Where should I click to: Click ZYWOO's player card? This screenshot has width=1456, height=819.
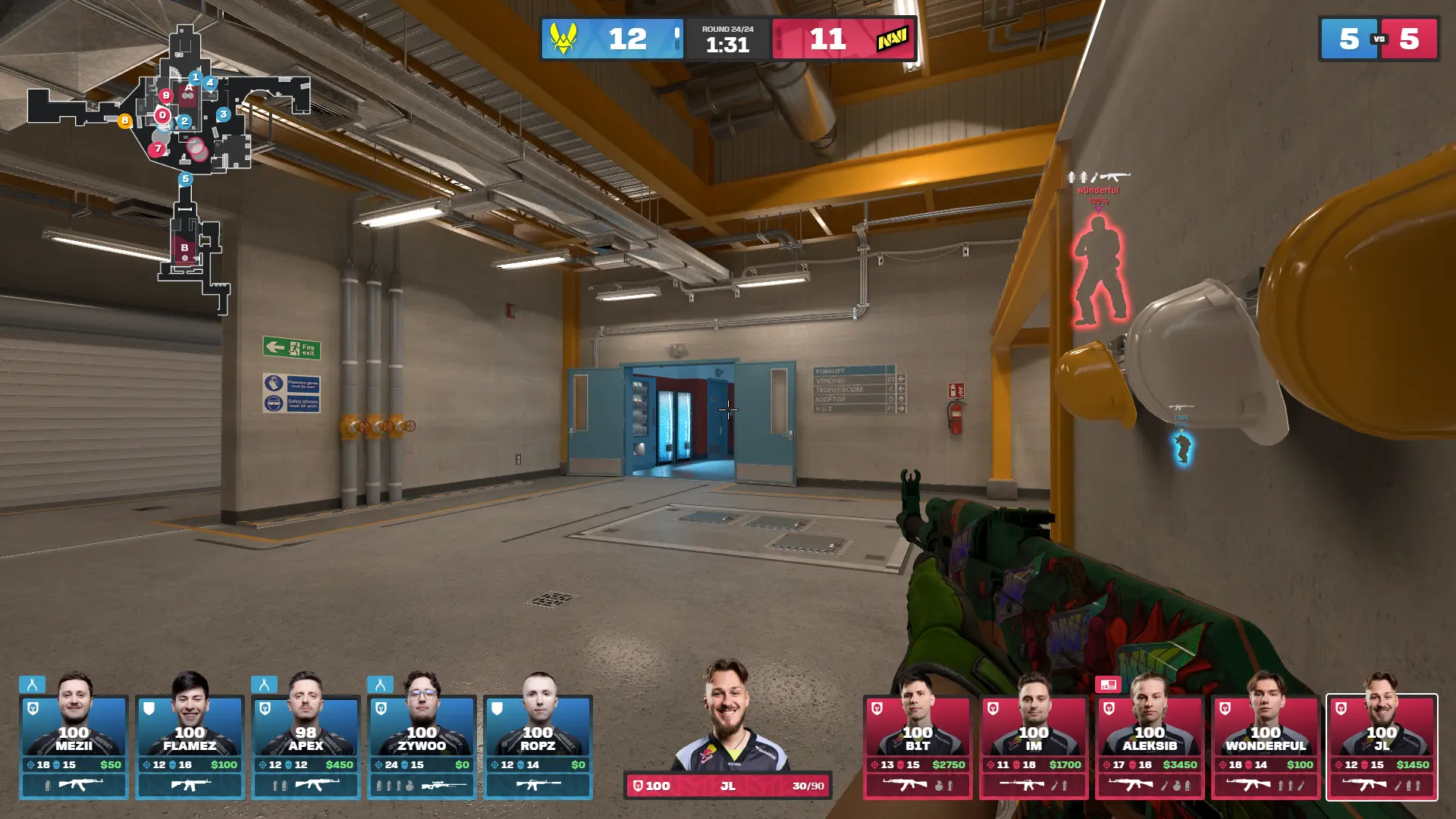click(x=422, y=747)
